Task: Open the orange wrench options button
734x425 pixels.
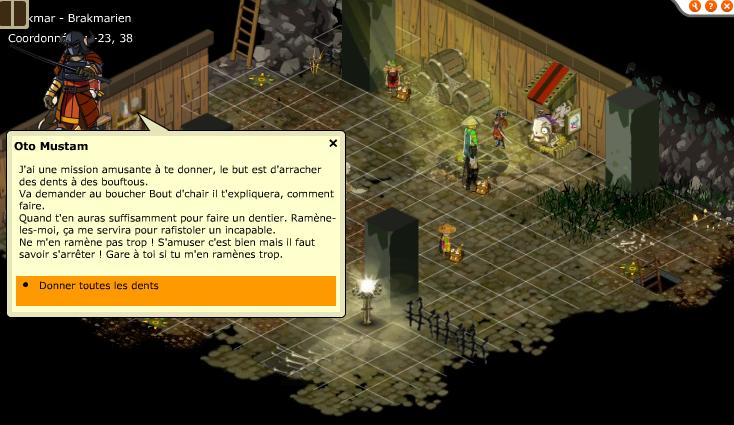Action: coord(694,6)
